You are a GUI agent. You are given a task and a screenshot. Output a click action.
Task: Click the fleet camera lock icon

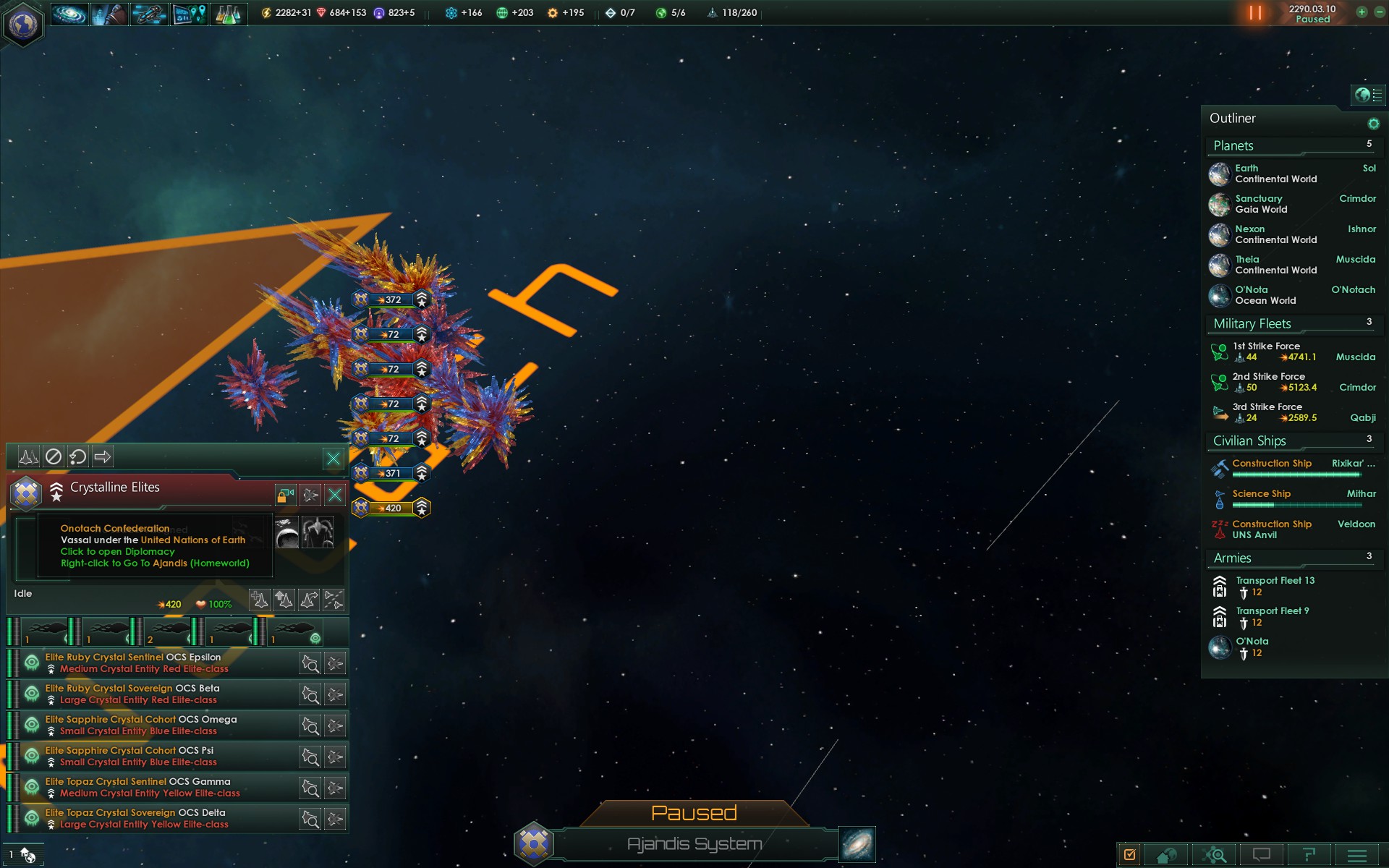click(286, 495)
